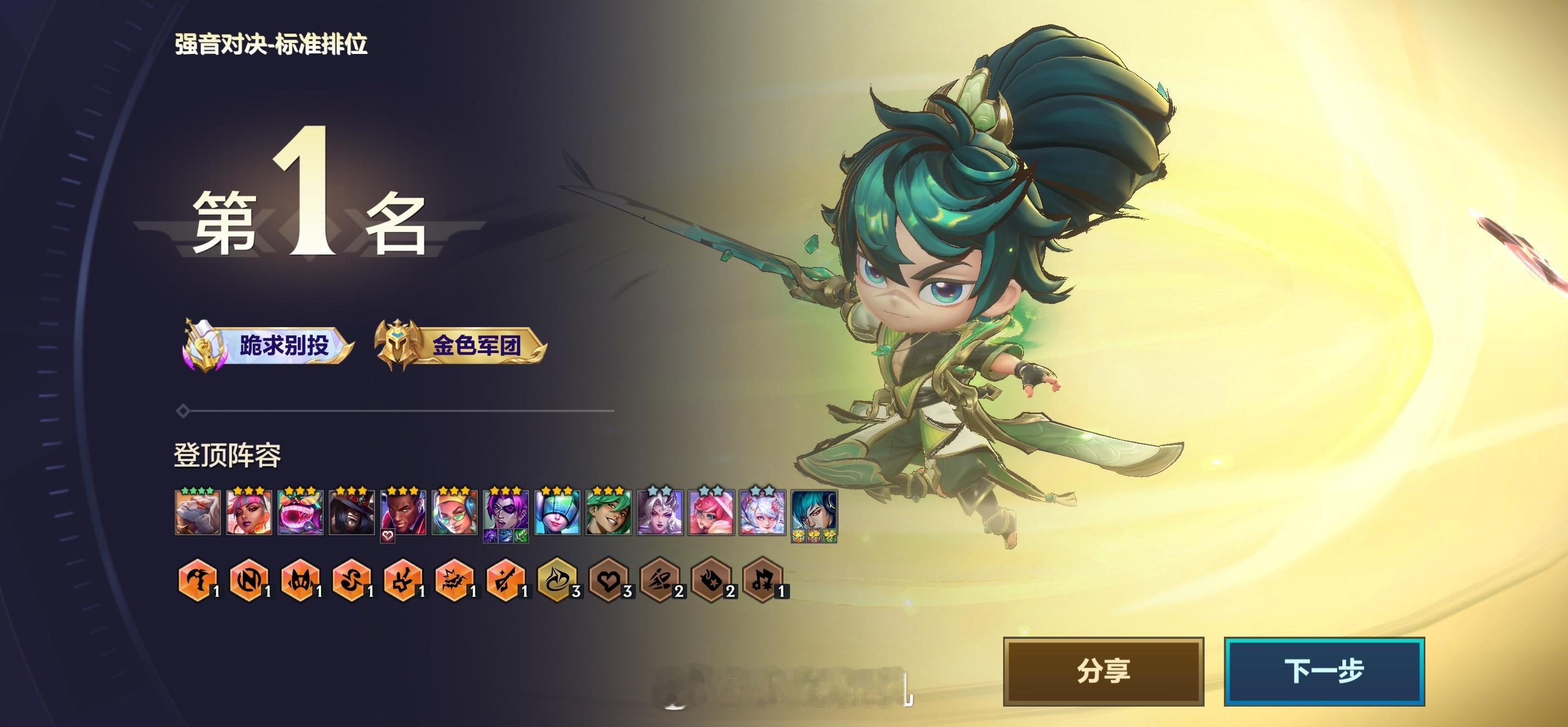Click the heart trait icon with count 3
Viewport: 1568px width, 727px height.
point(608,588)
